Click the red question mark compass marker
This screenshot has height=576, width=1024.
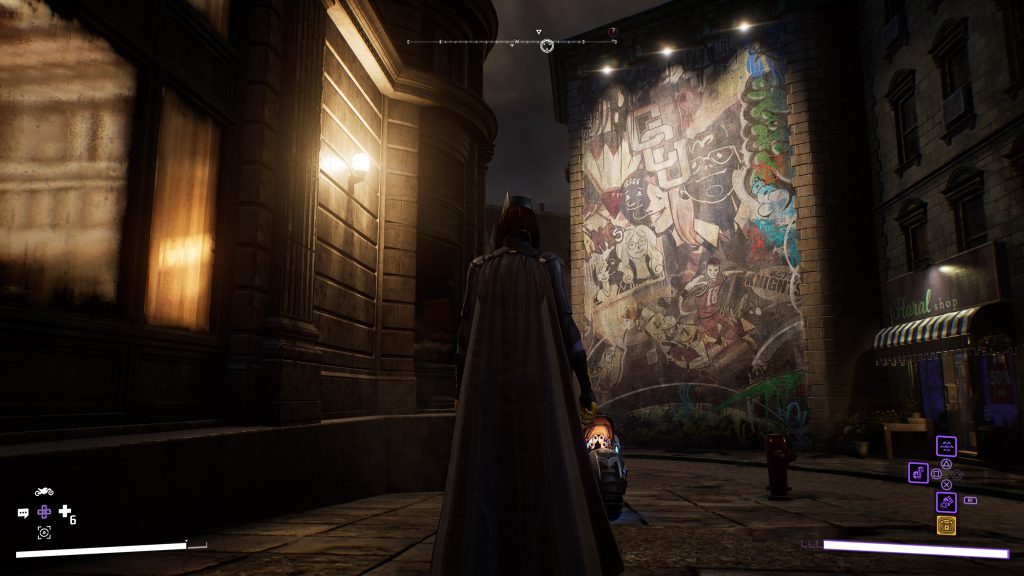tap(613, 32)
